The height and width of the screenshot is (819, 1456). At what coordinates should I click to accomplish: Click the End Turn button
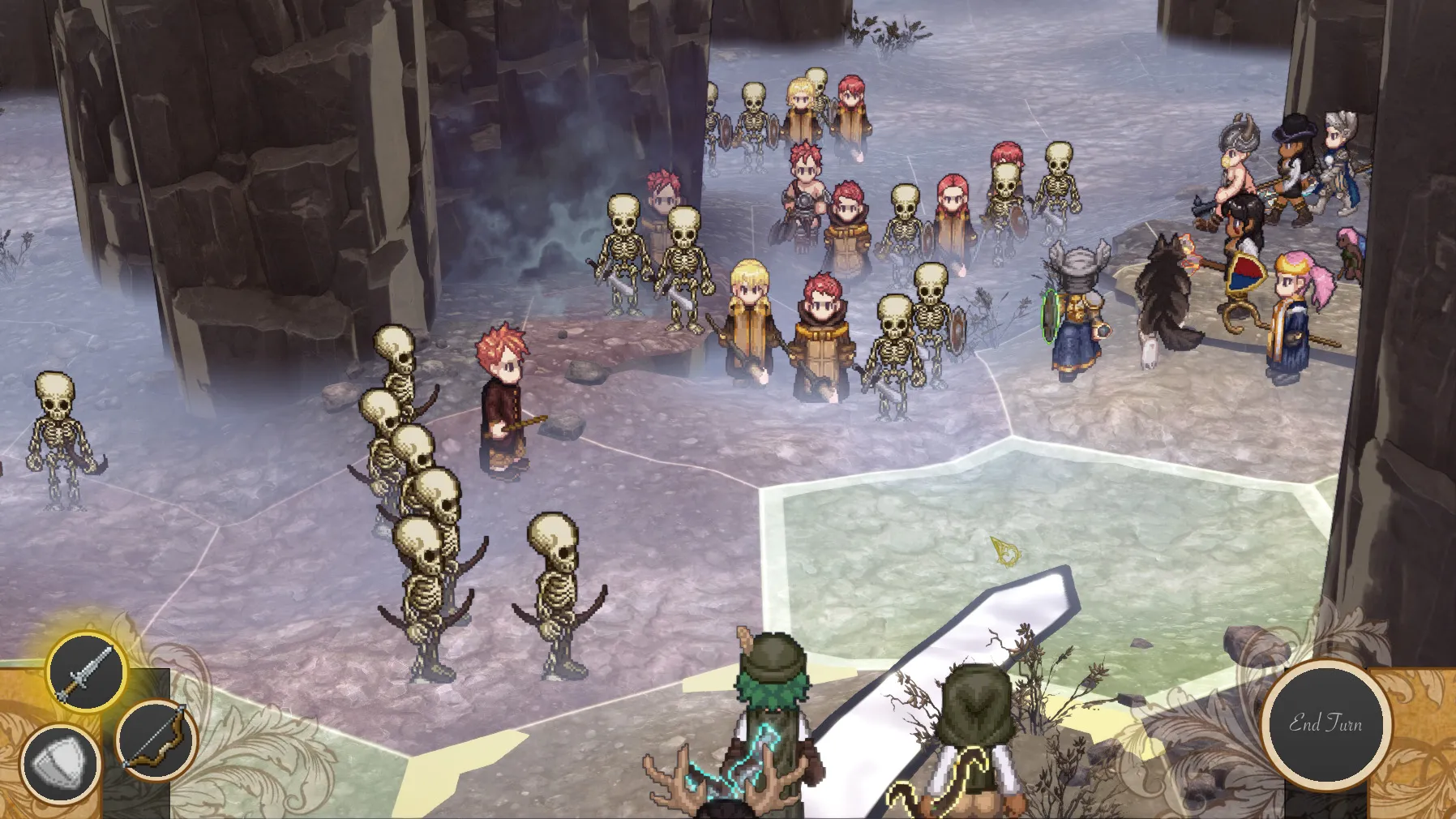pyautogui.click(x=1325, y=723)
